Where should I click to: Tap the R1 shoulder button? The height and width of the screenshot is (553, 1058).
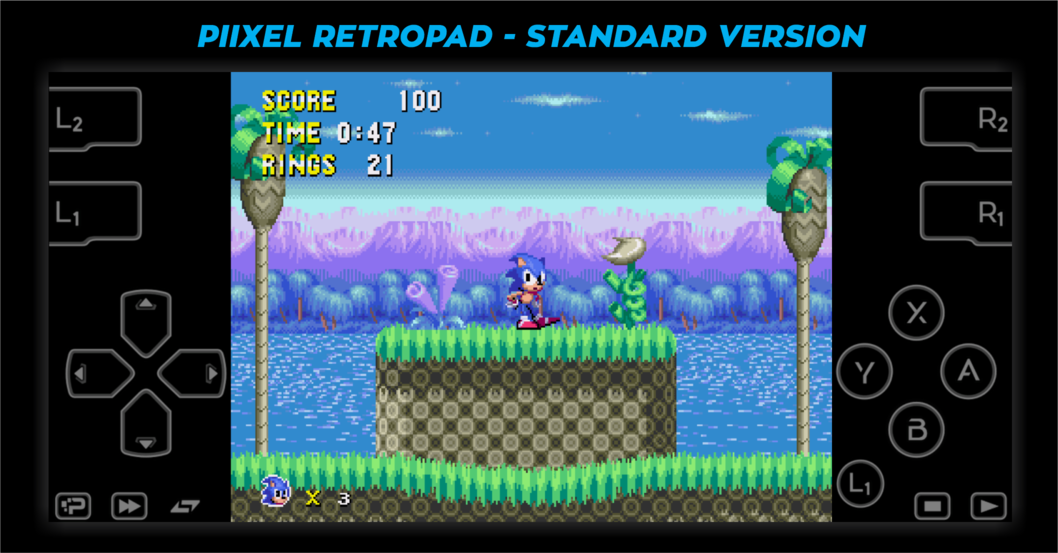coord(967,212)
